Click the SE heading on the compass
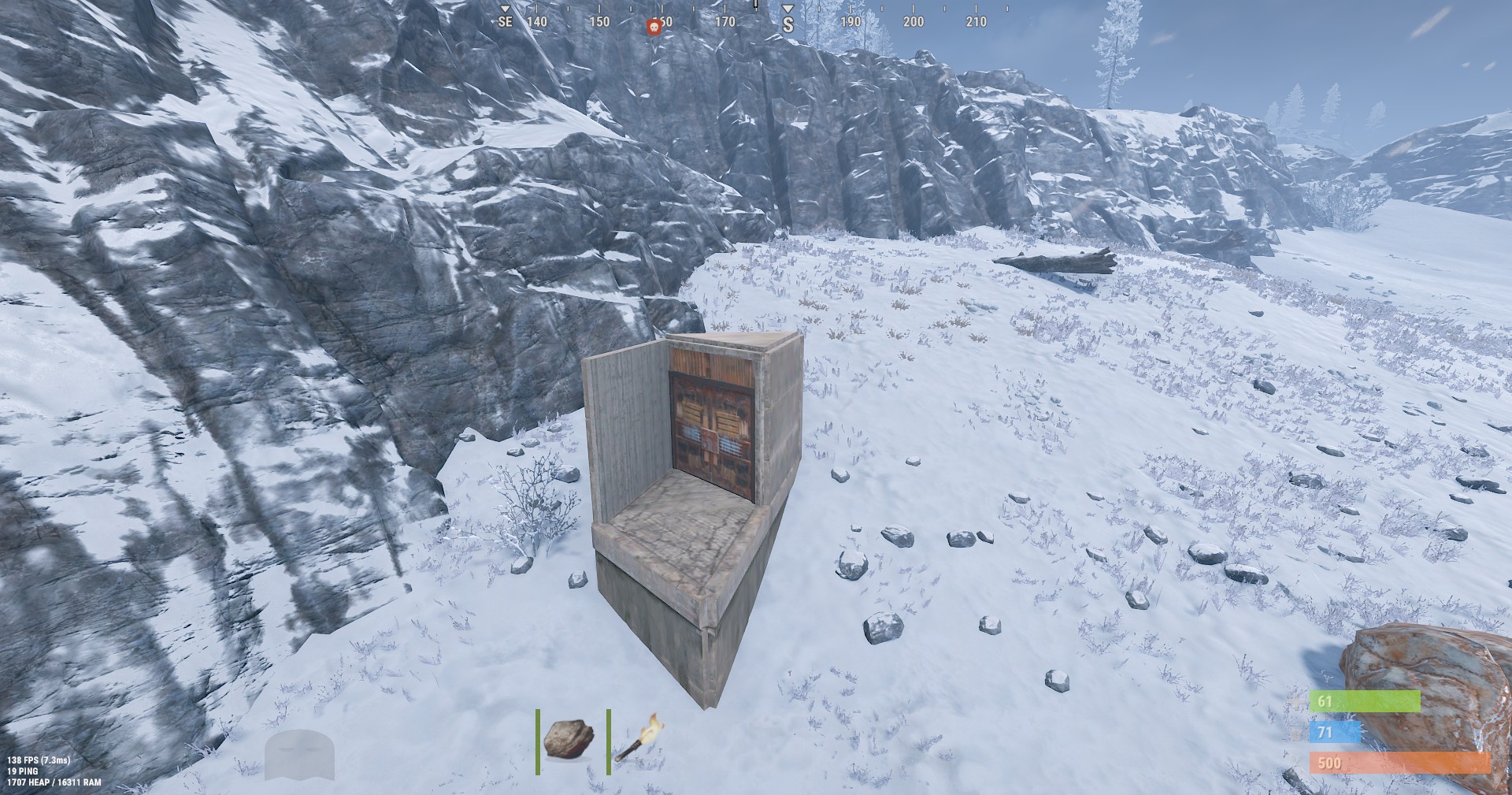This screenshot has width=1512, height=795. point(504,23)
